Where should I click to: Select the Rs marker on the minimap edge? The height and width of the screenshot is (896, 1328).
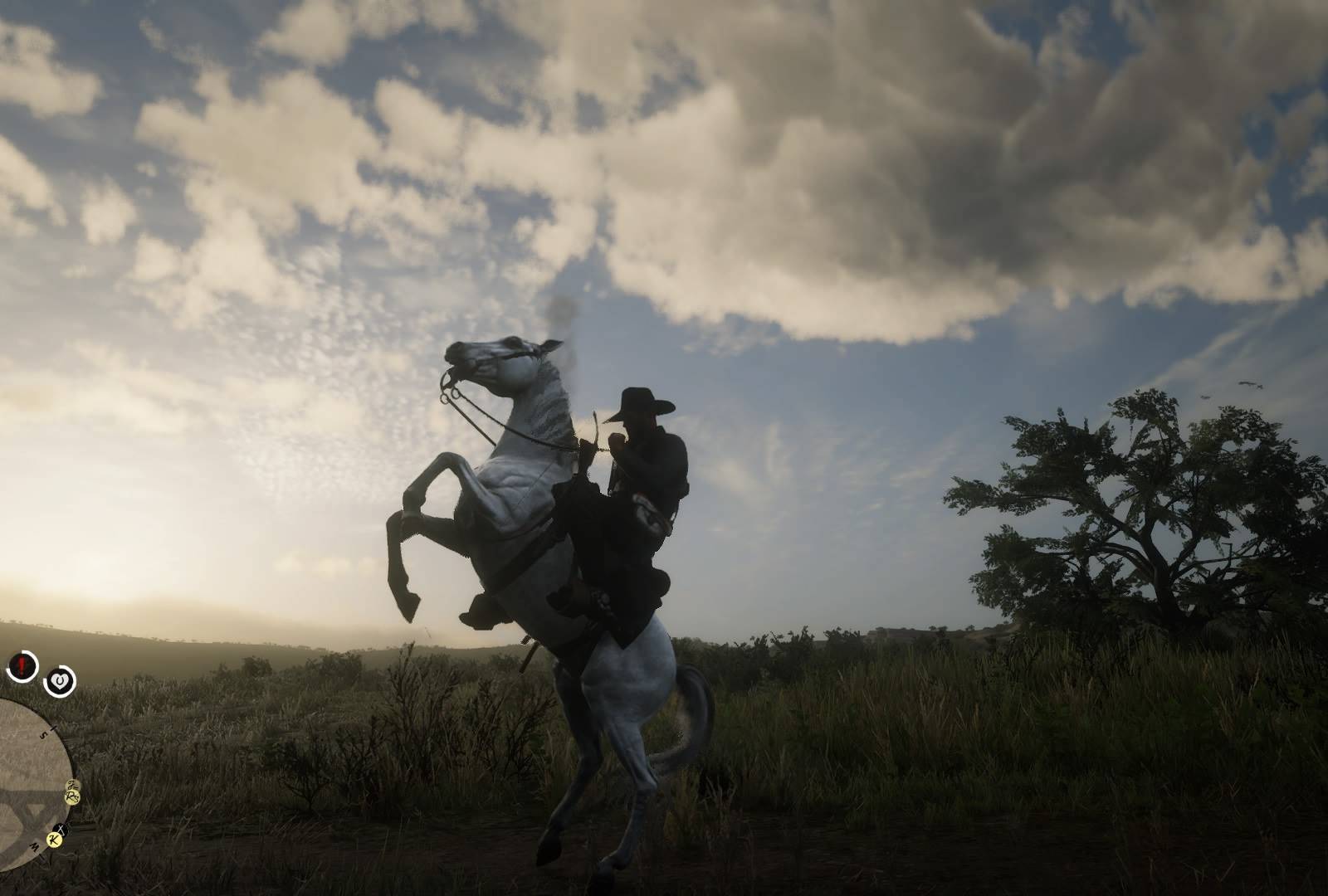[72, 797]
